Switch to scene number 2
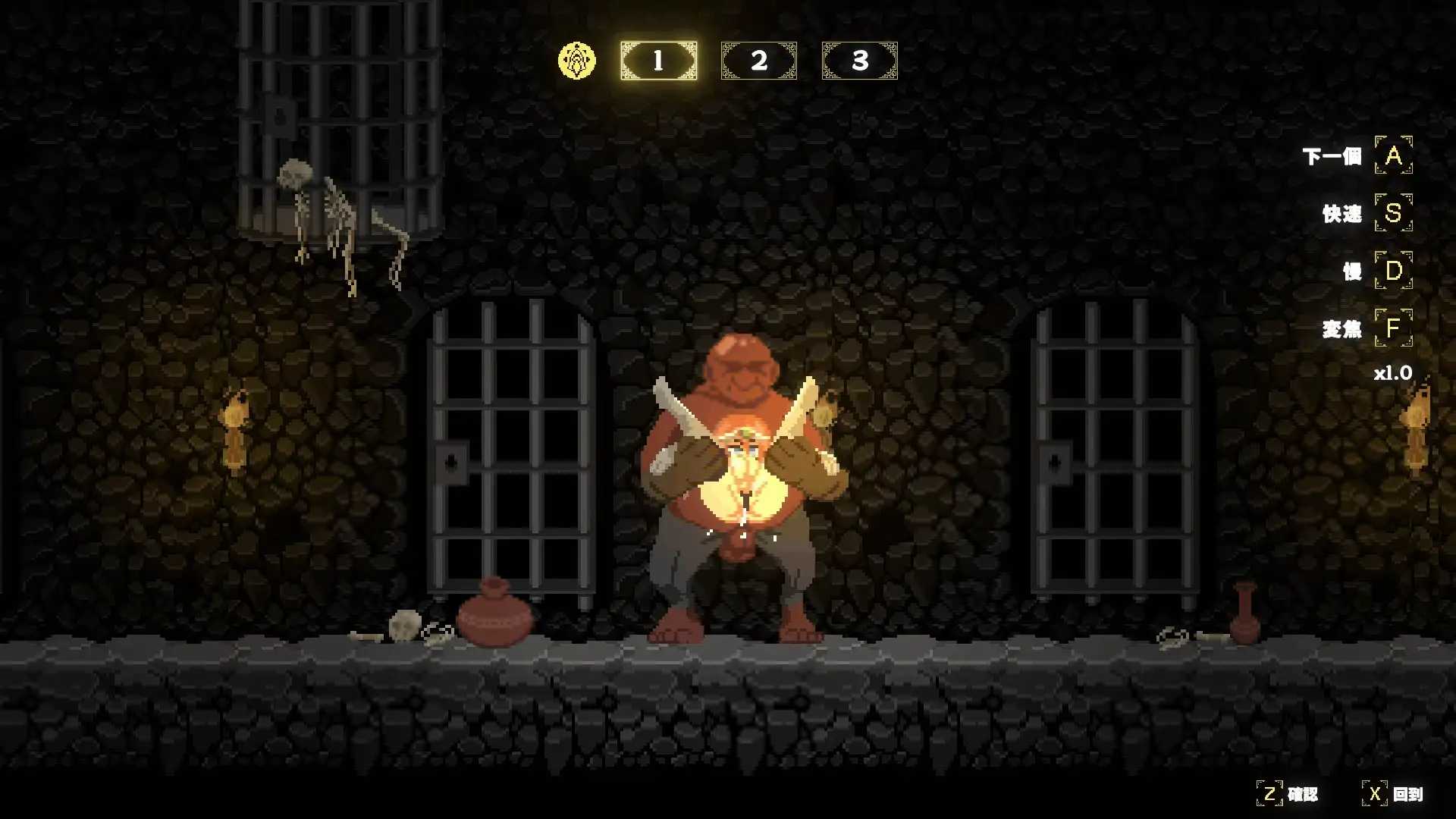The width and height of the screenshot is (1456, 819). pos(758,61)
